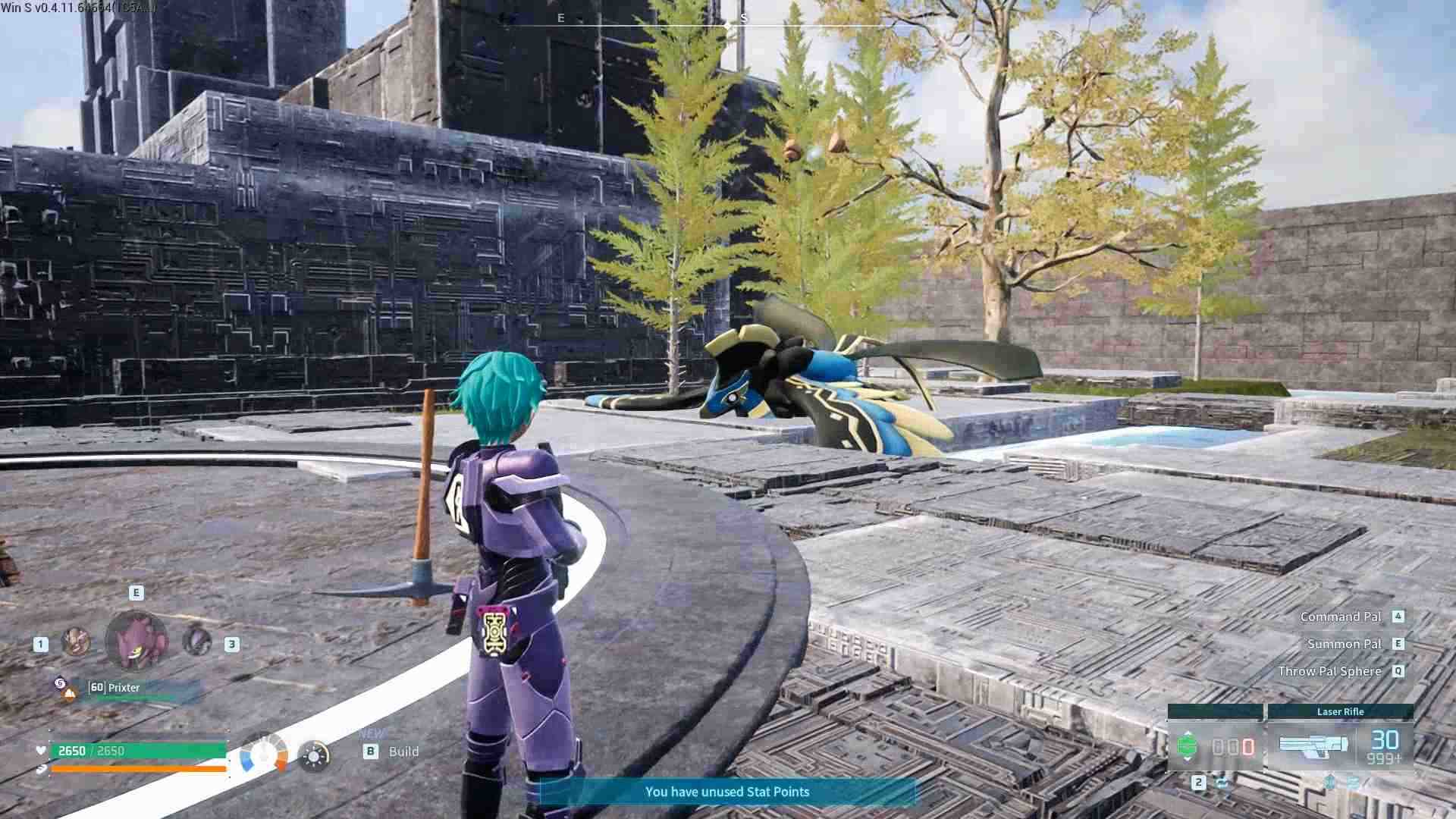Open the unused Stat Points notification

pos(727,792)
